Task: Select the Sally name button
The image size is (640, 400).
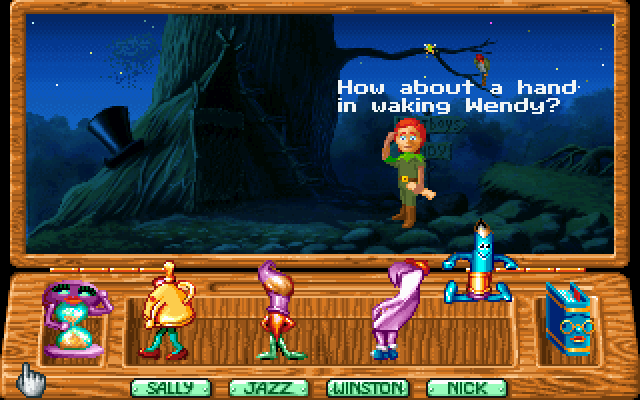Action: click(161, 387)
